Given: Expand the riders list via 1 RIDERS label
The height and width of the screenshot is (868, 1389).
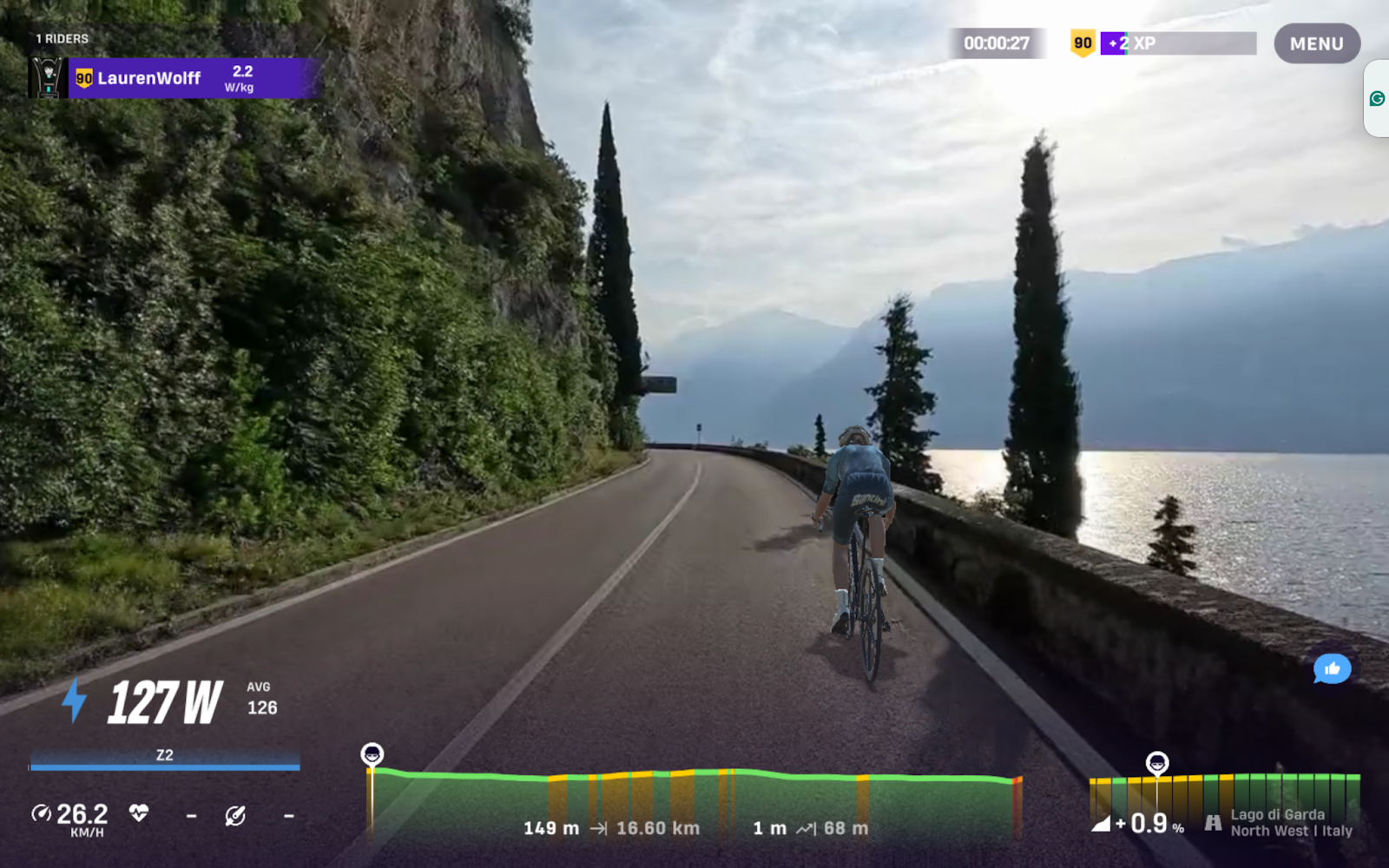Looking at the screenshot, I should [x=62, y=38].
